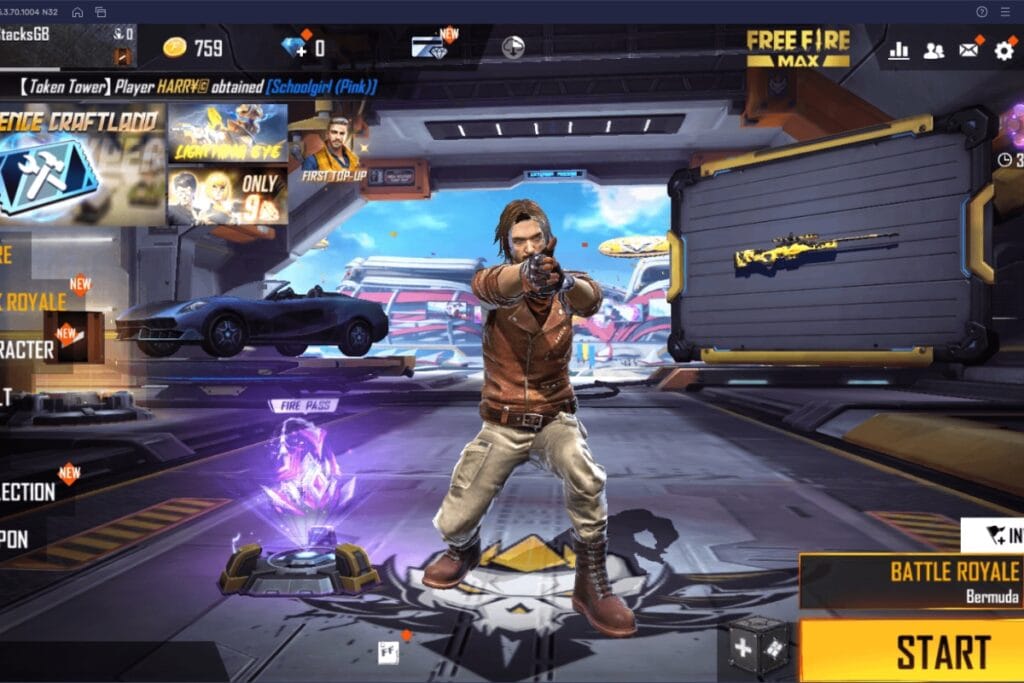Open the friends list icon

933,50
